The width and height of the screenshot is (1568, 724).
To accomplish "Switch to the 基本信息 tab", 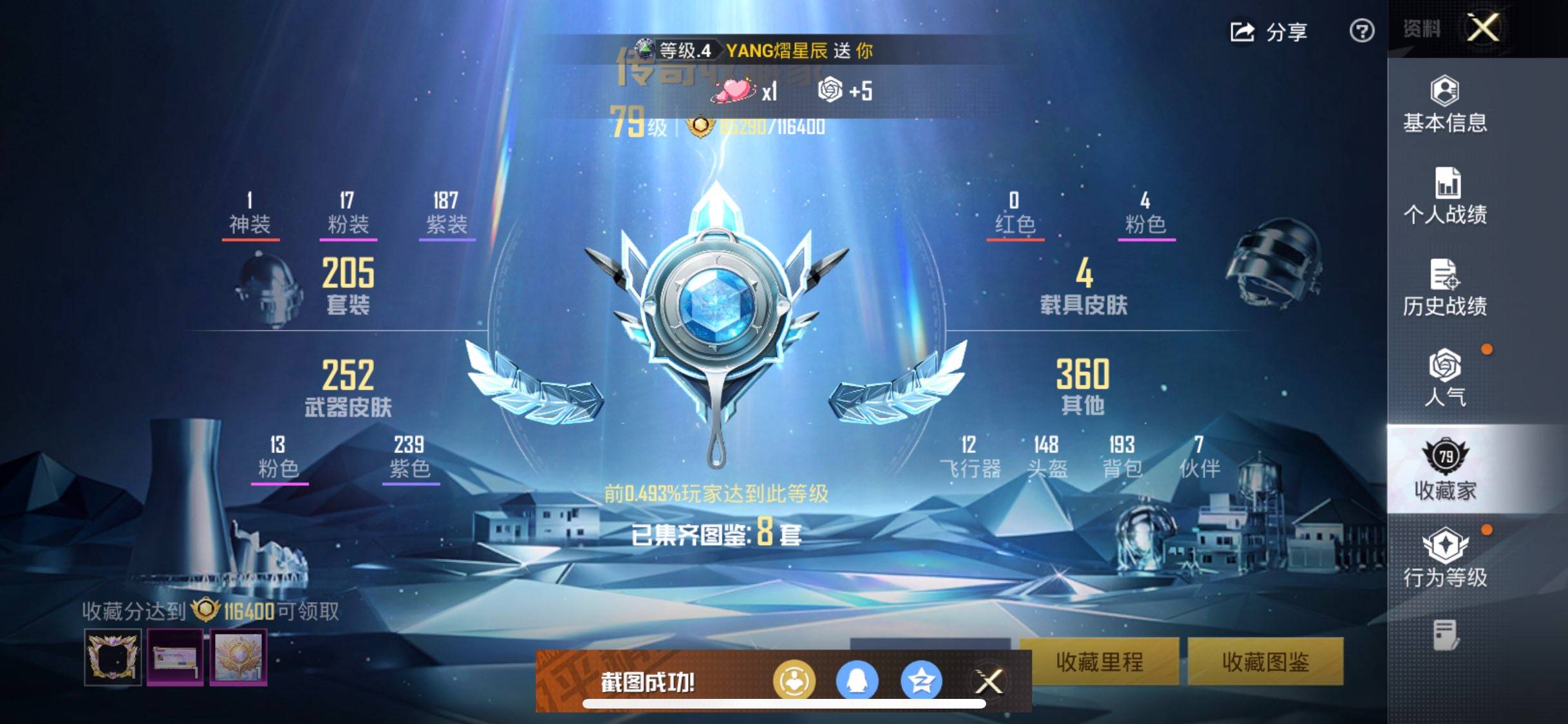I will click(1445, 105).
